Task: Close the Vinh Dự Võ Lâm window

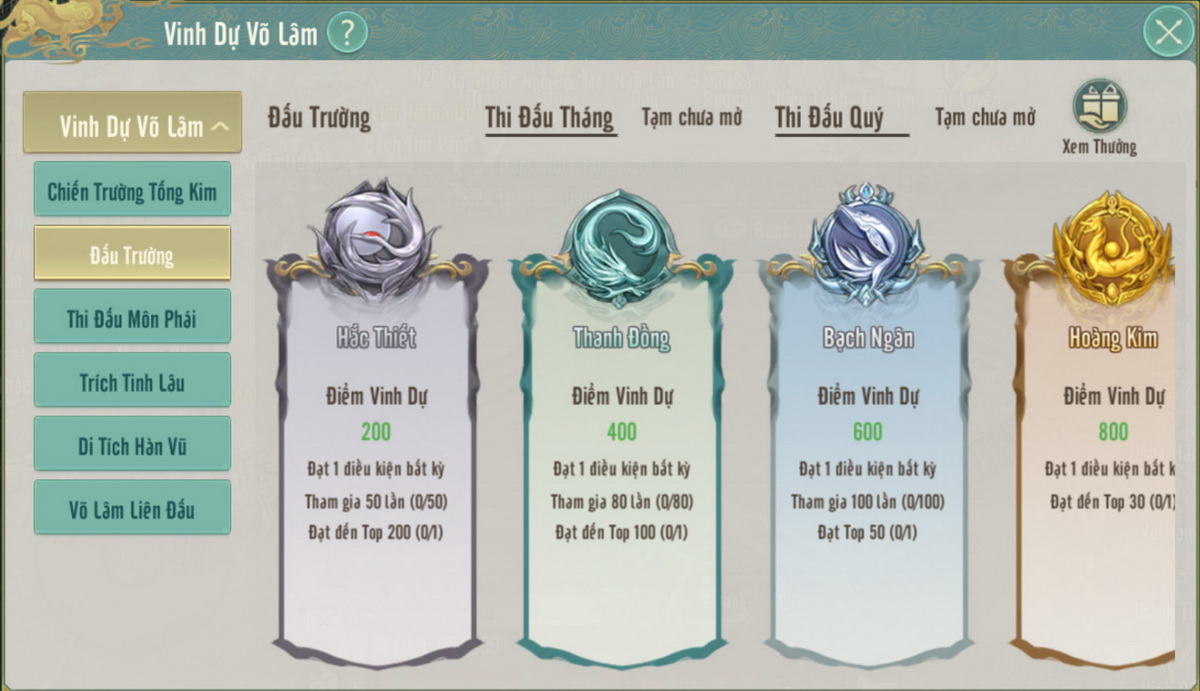Action: click(1168, 33)
